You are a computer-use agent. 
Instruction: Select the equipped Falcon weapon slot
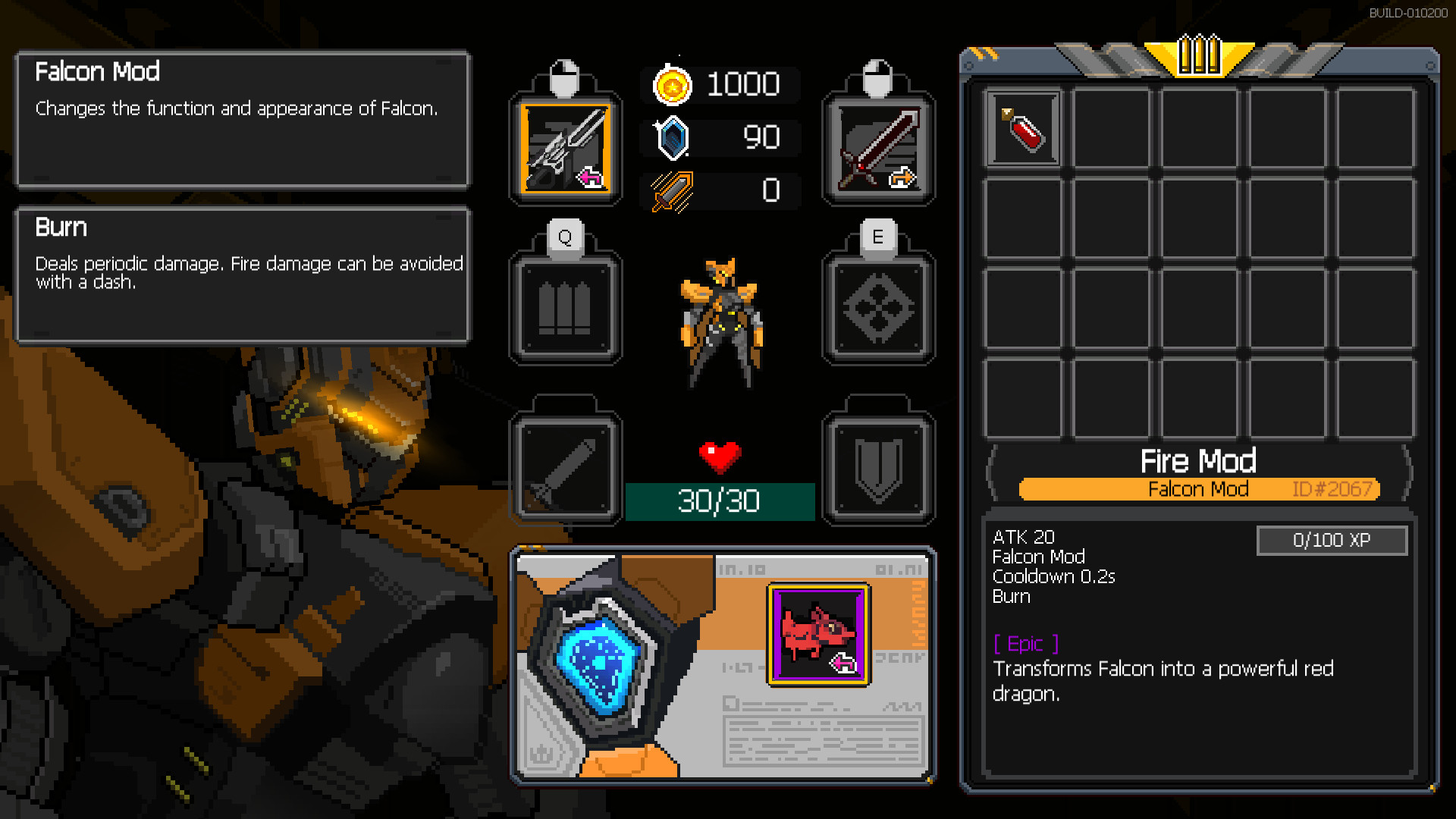(x=565, y=149)
